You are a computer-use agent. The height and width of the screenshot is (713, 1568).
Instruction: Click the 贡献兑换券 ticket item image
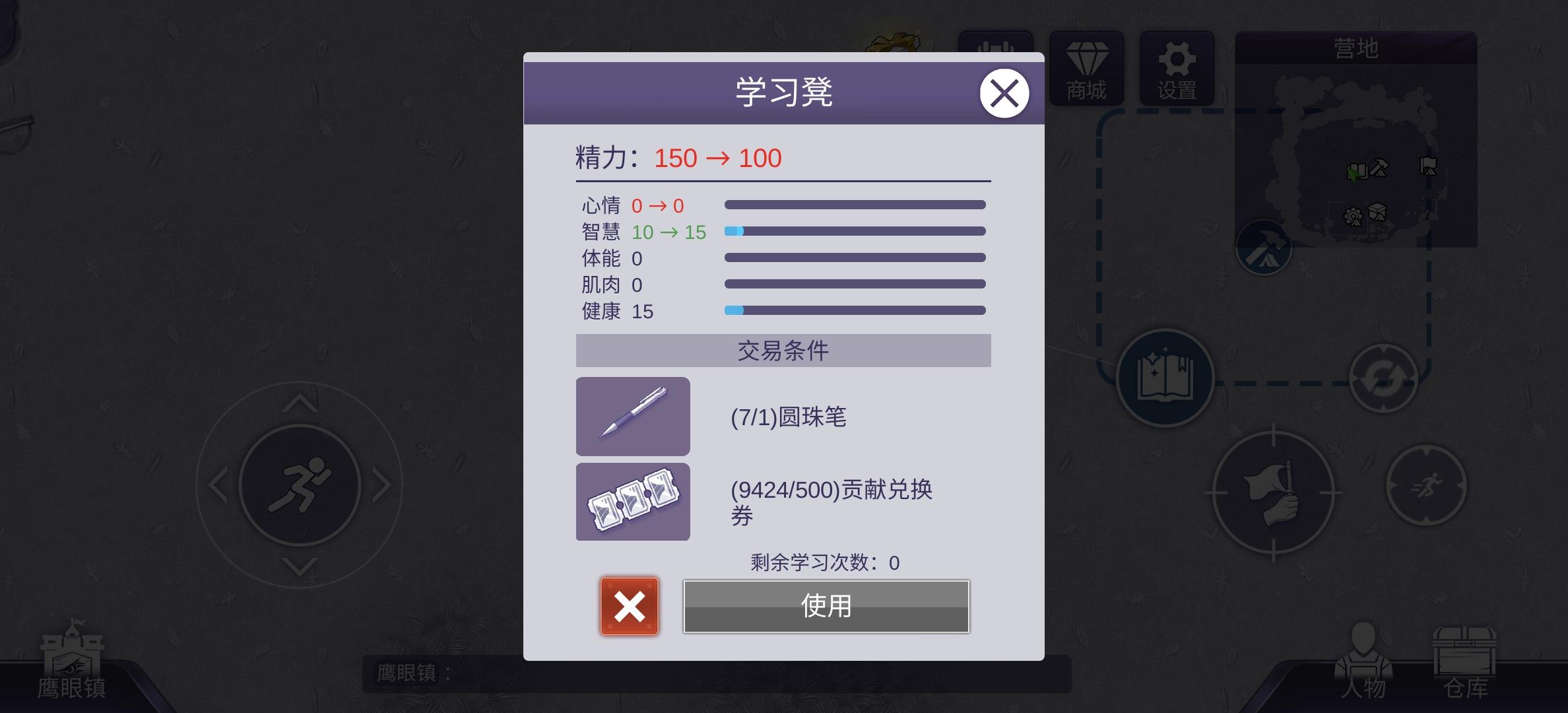pyautogui.click(x=632, y=502)
